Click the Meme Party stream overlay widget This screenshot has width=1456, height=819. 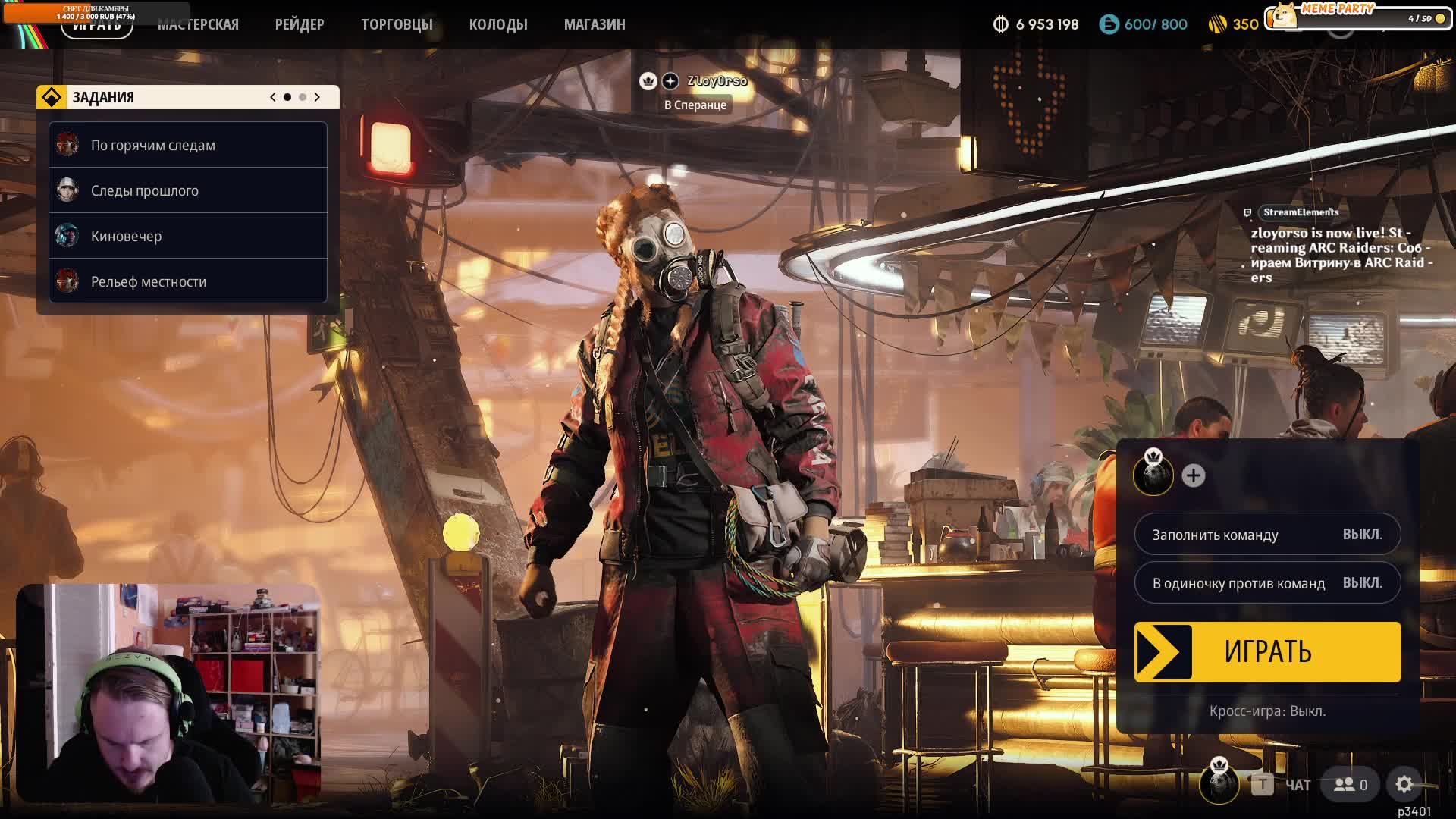click(x=1356, y=15)
